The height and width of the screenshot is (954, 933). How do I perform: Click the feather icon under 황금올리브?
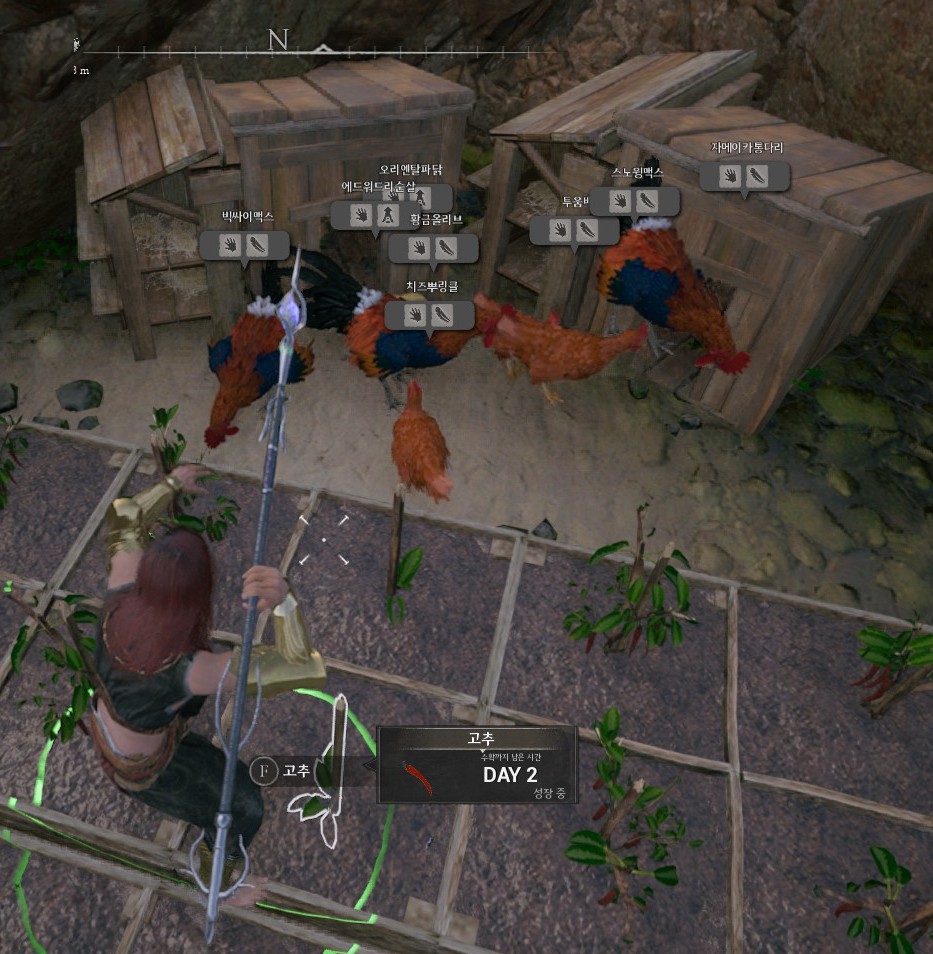click(446, 247)
